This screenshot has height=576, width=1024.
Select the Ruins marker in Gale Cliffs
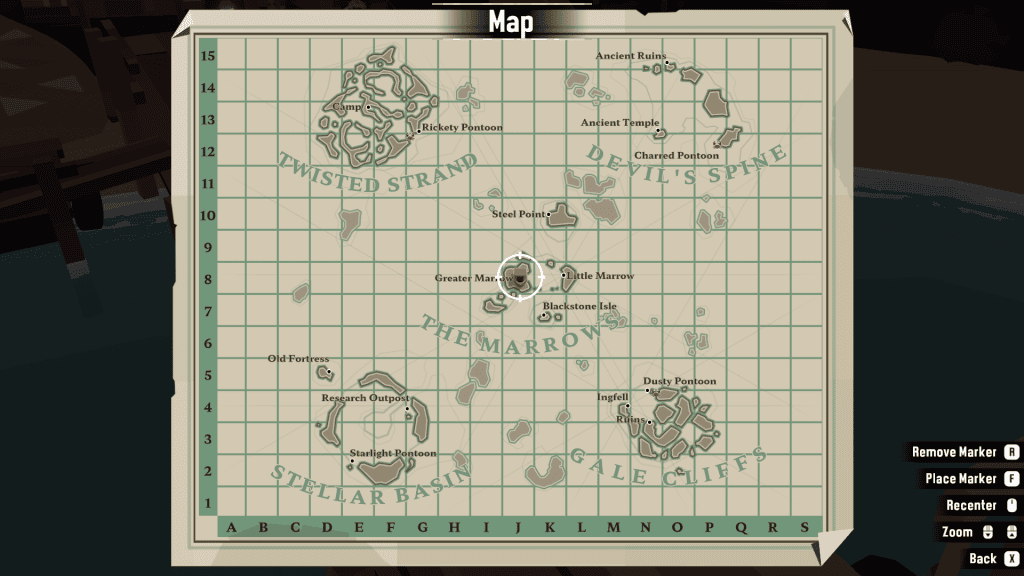649,422
